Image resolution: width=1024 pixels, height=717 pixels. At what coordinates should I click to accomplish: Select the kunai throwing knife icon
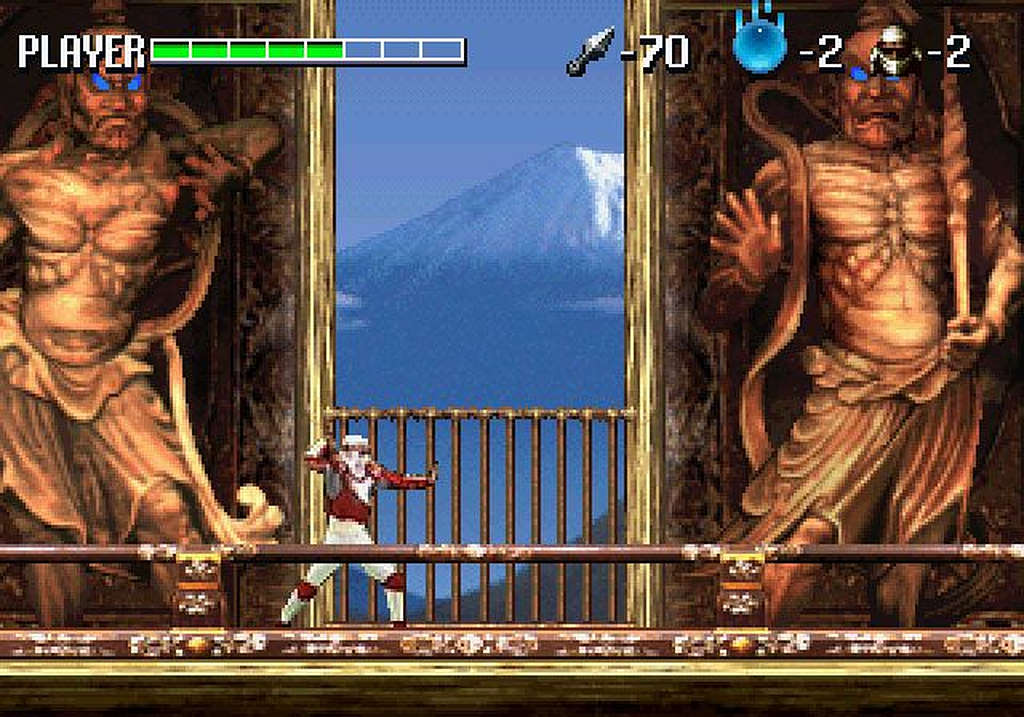click(x=590, y=51)
